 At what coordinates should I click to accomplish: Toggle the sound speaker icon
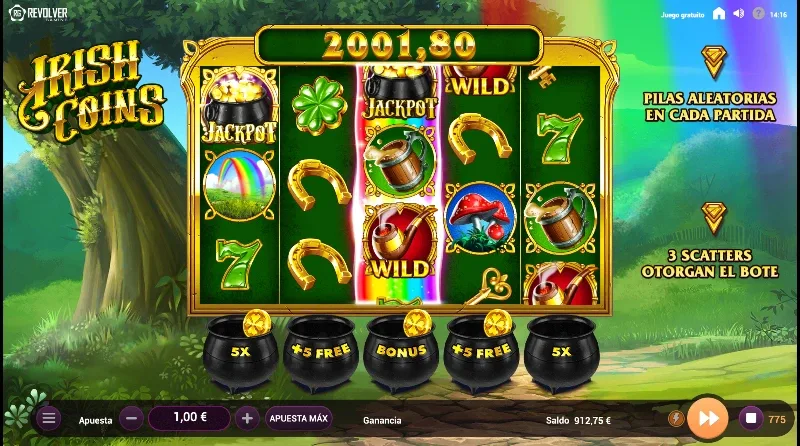[738, 14]
